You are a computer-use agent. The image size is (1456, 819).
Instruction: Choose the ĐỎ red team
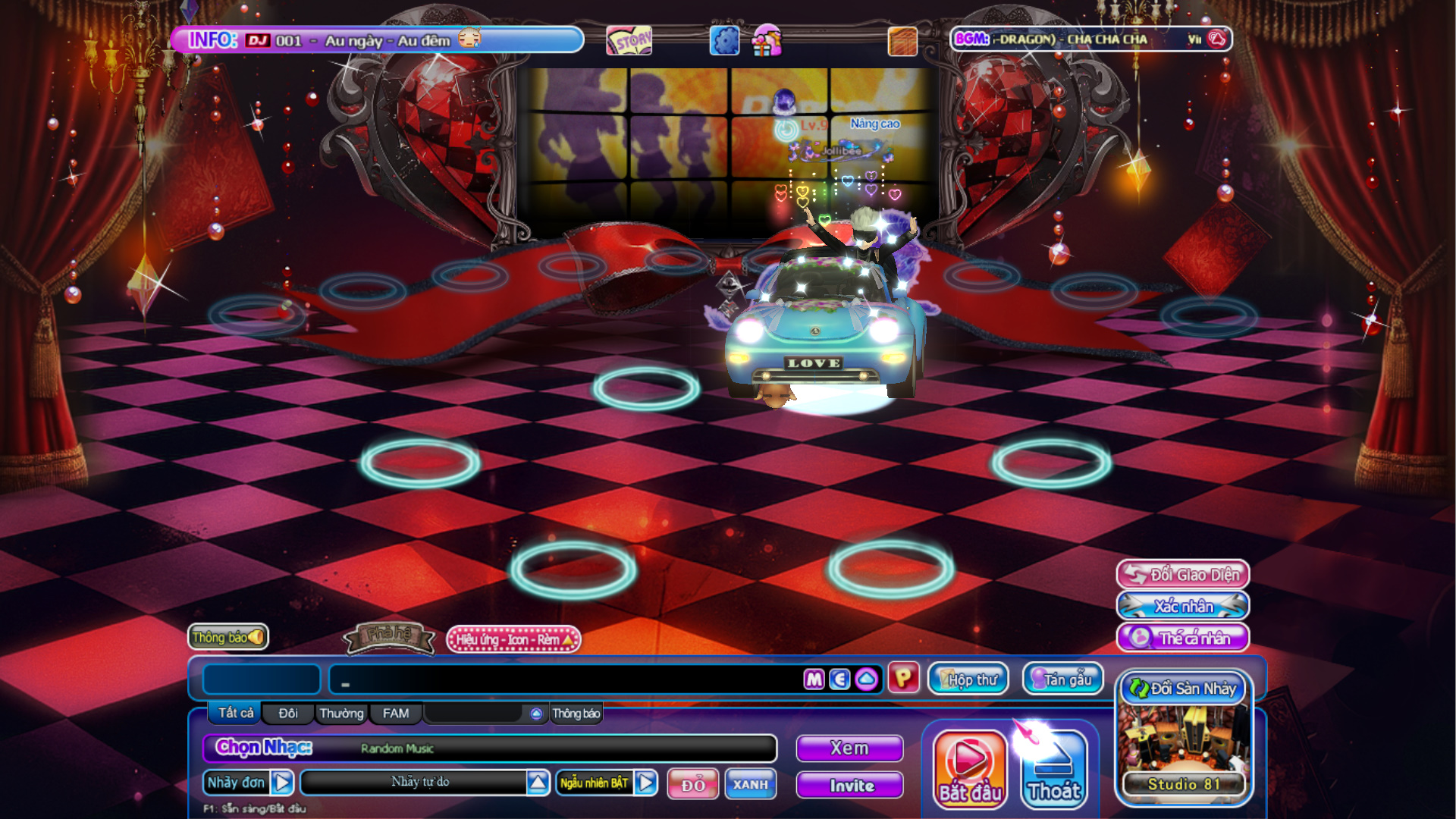[x=692, y=785]
